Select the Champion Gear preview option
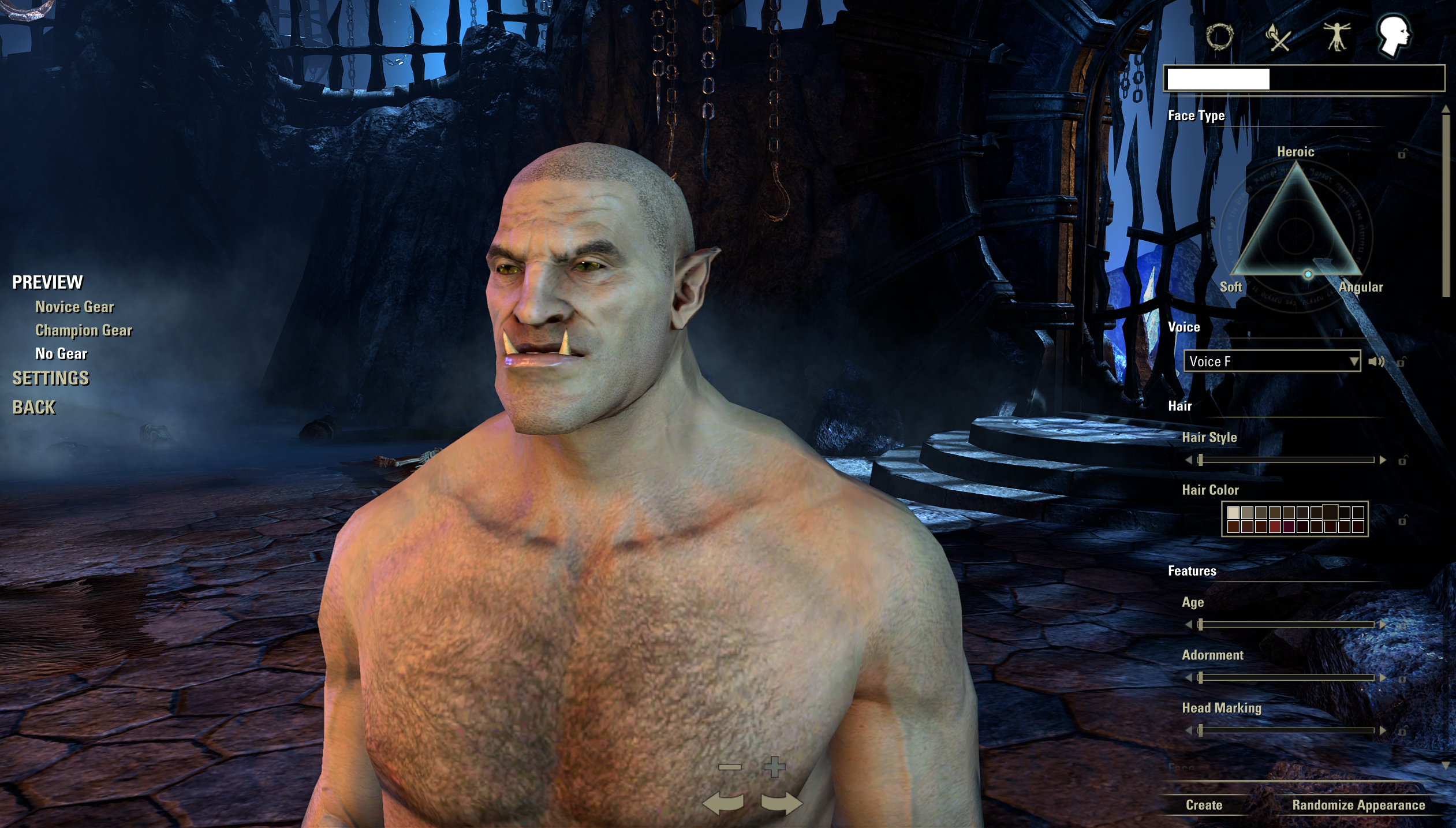The image size is (1456, 828). (x=84, y=330)
